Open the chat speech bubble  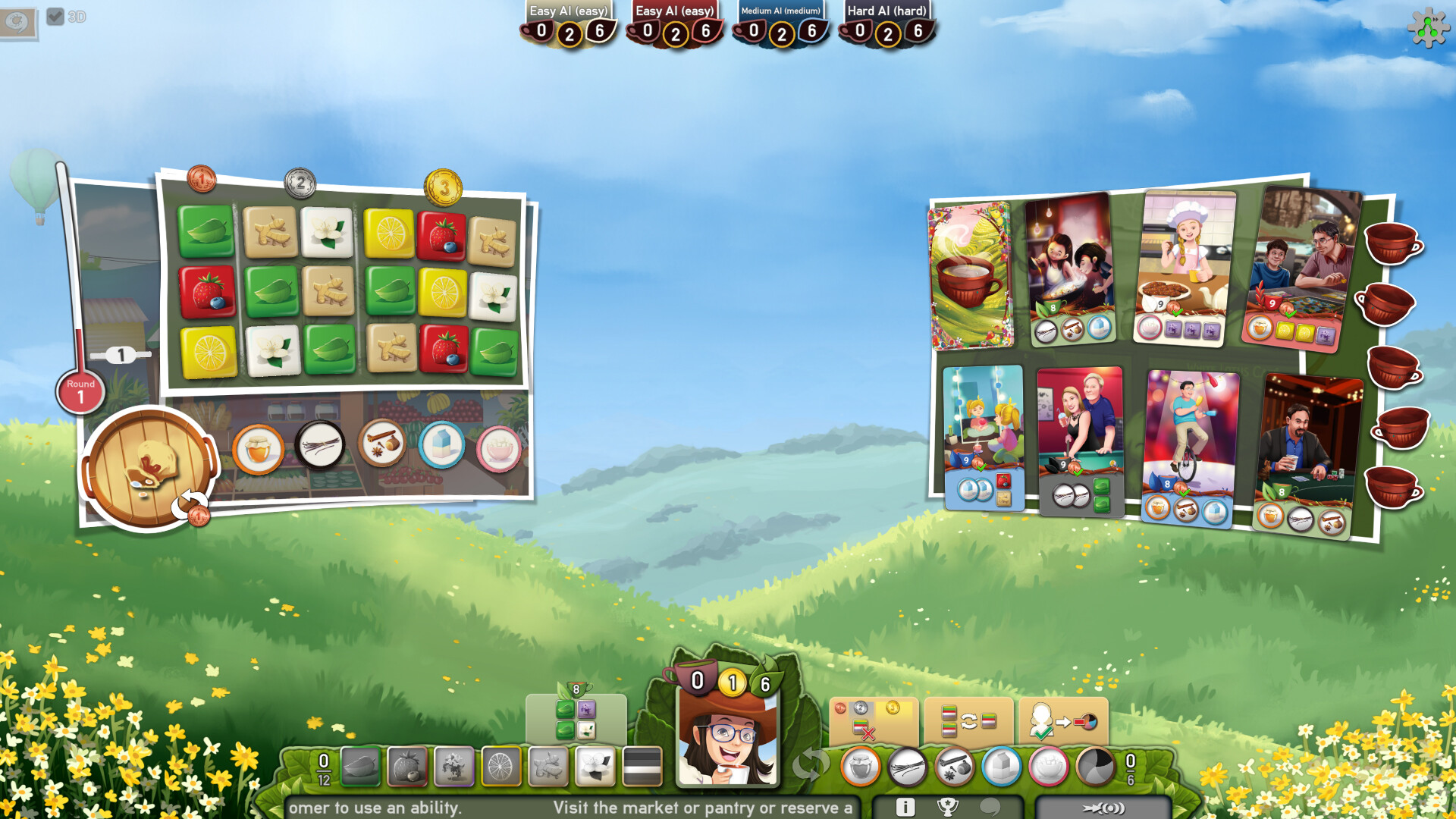tap(991, 806)
